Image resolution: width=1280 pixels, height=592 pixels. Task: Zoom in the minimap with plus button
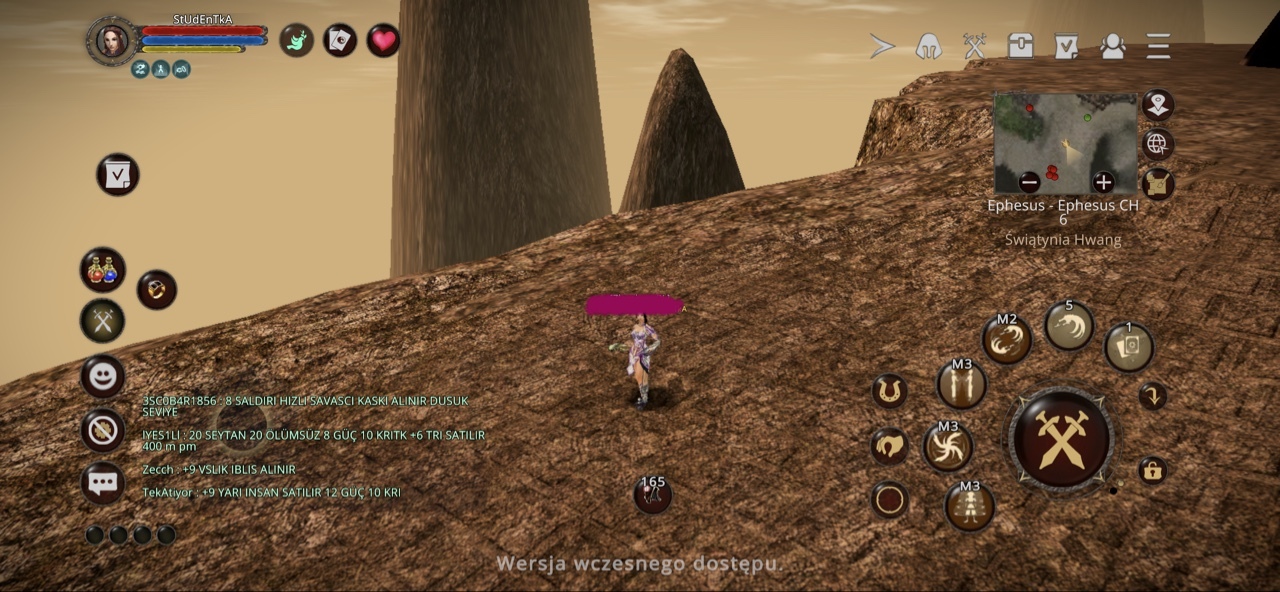tap(1103, 182)
